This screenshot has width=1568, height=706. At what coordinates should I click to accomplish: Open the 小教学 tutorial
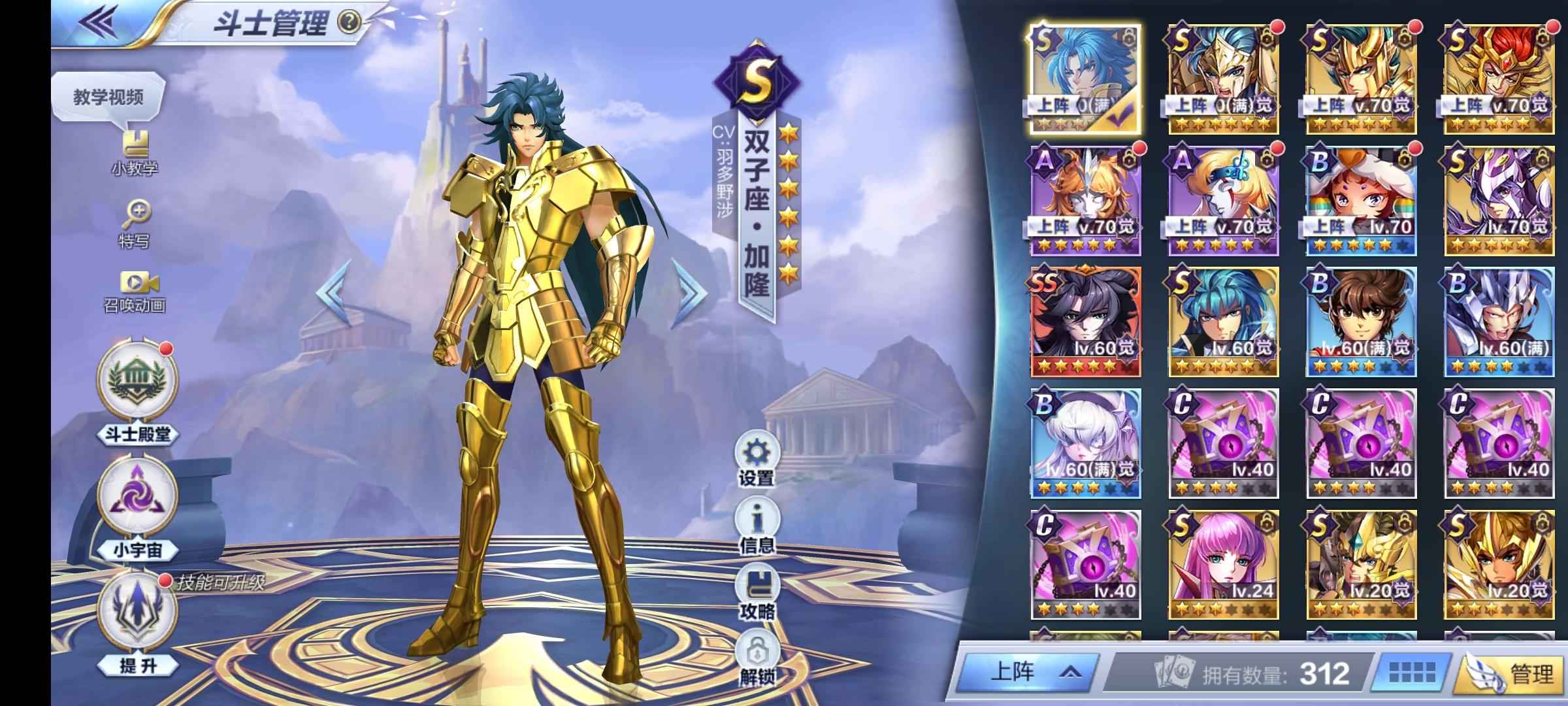coord(135,153)
